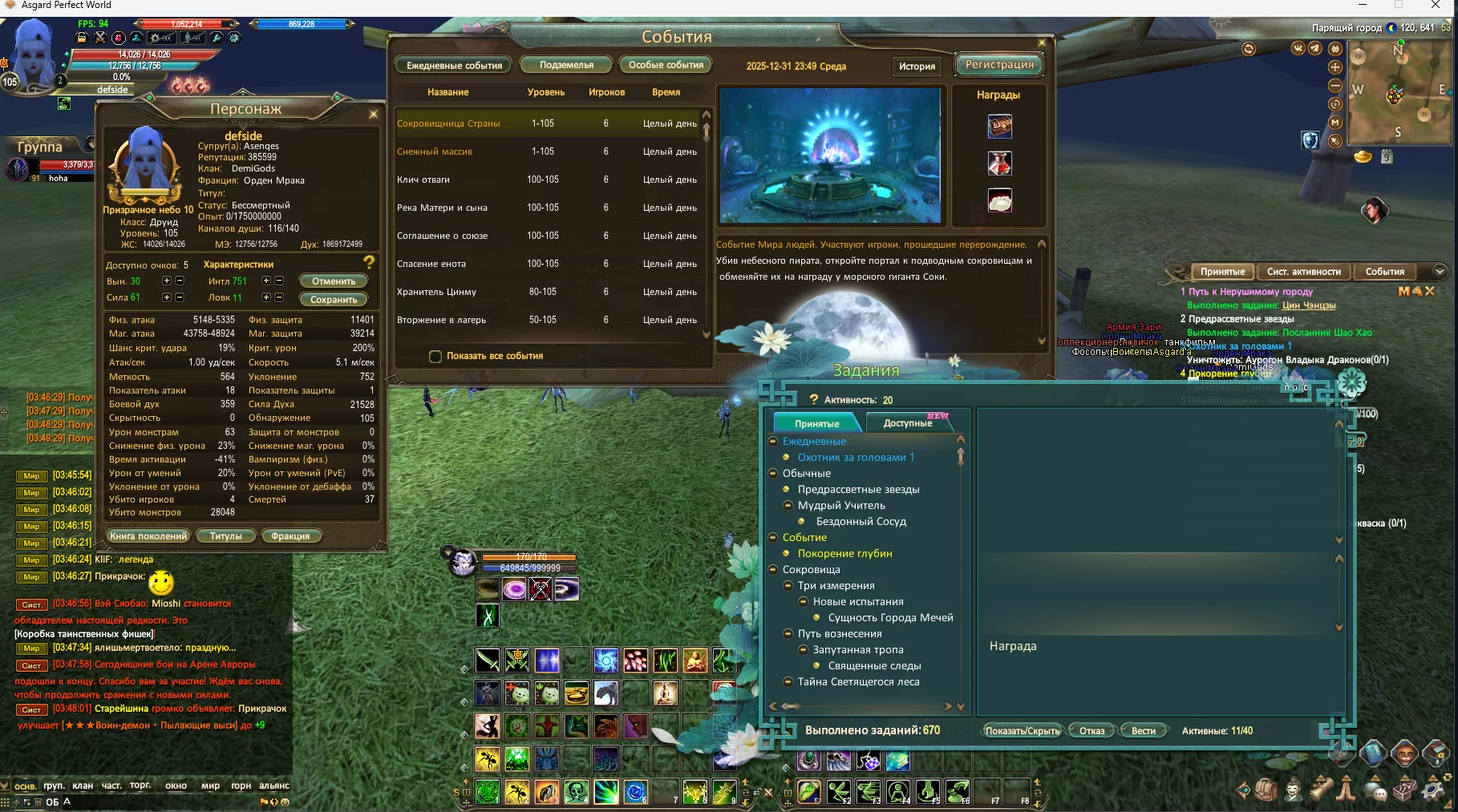Click the Отказ quest abandon button
Image resolution: width=1458 pixels, height=812 pixels.
1091,730
